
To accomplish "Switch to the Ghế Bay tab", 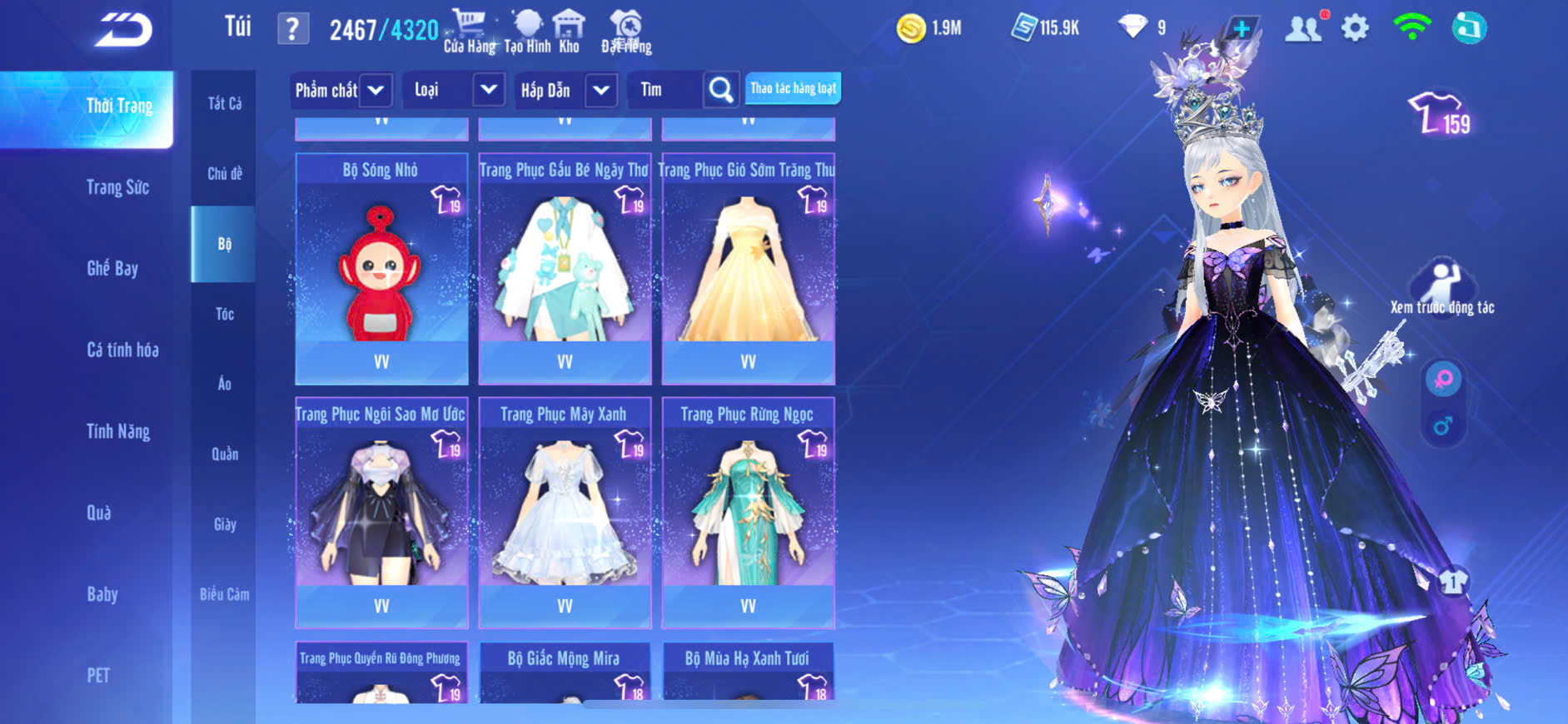I will [x=112, y=268].
